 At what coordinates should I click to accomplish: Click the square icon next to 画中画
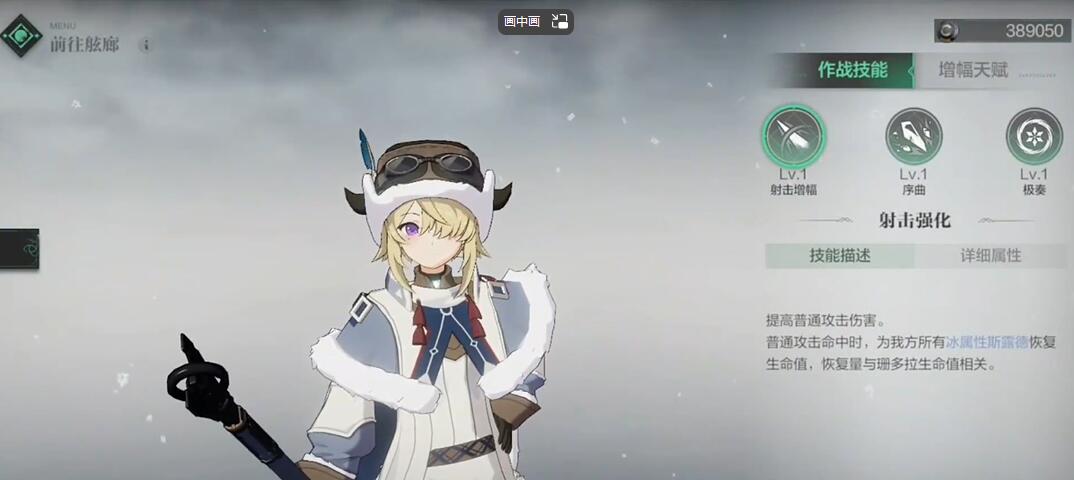[559, 21]
